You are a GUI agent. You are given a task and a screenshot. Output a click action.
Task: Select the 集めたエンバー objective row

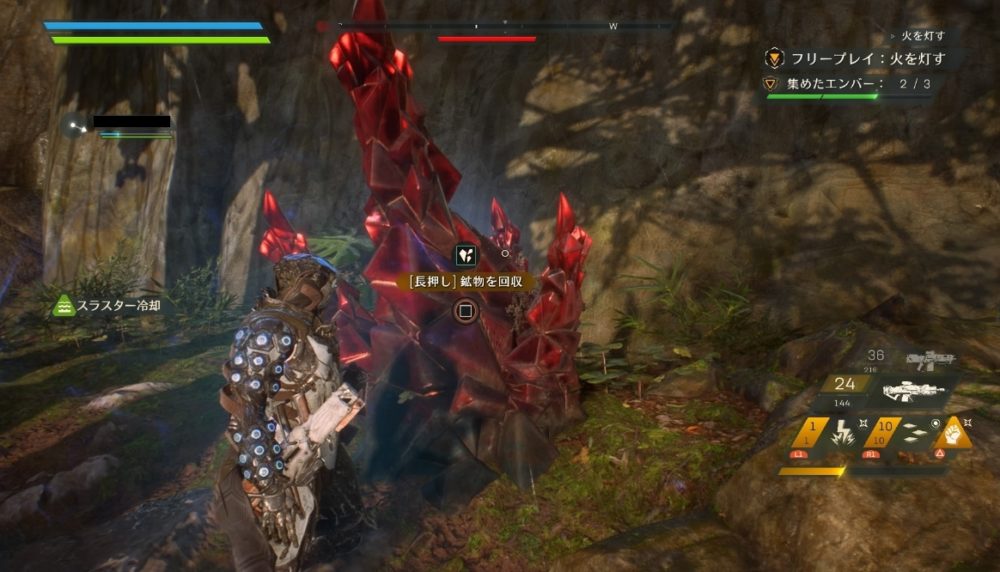[850, 84]
